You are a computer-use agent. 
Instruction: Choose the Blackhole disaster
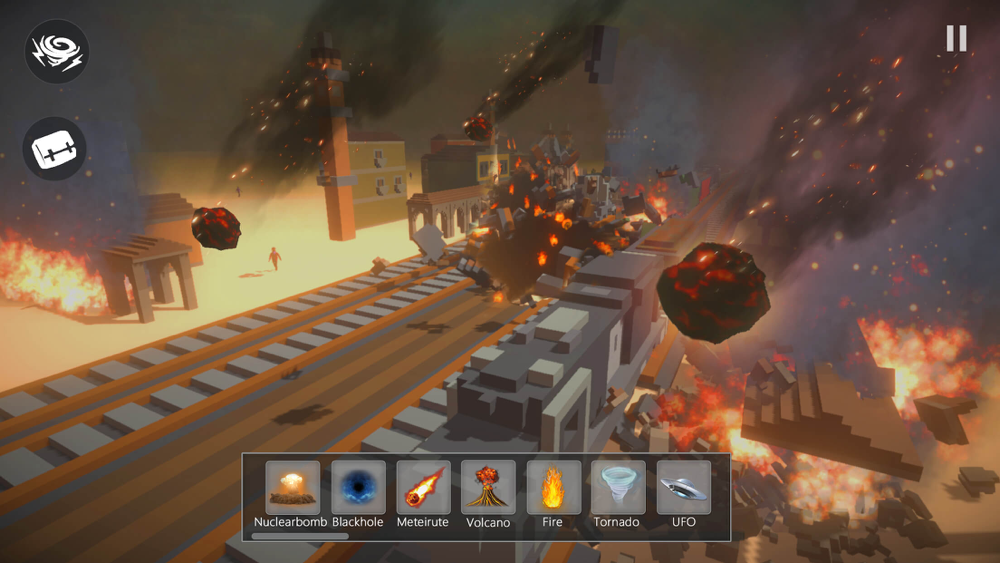click(x=358, y=487)
